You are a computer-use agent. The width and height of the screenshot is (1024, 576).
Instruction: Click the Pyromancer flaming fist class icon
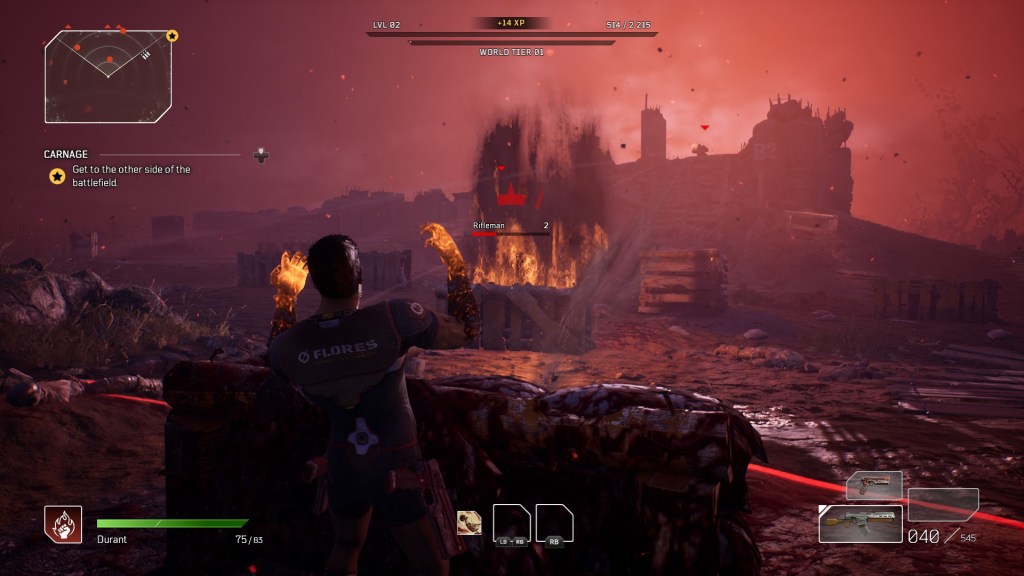point(63,524)
